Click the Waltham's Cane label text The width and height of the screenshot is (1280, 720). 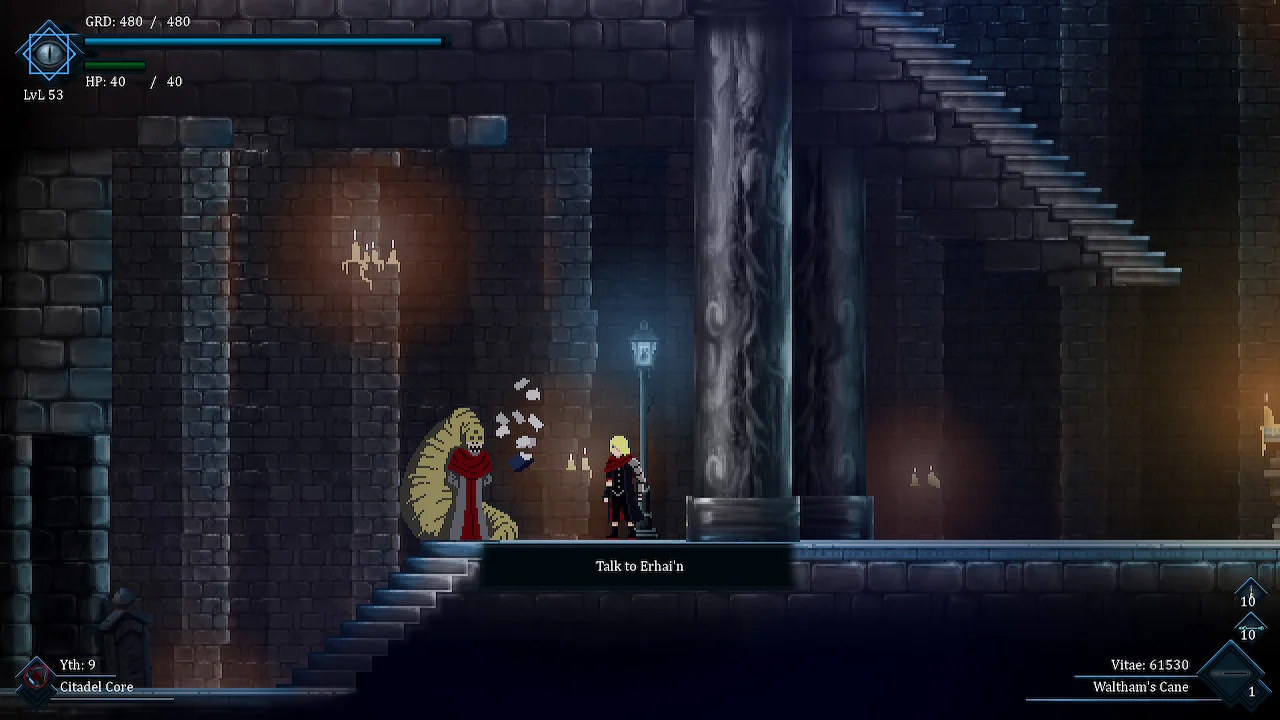pyautogui.click(x=1139, y=687)
